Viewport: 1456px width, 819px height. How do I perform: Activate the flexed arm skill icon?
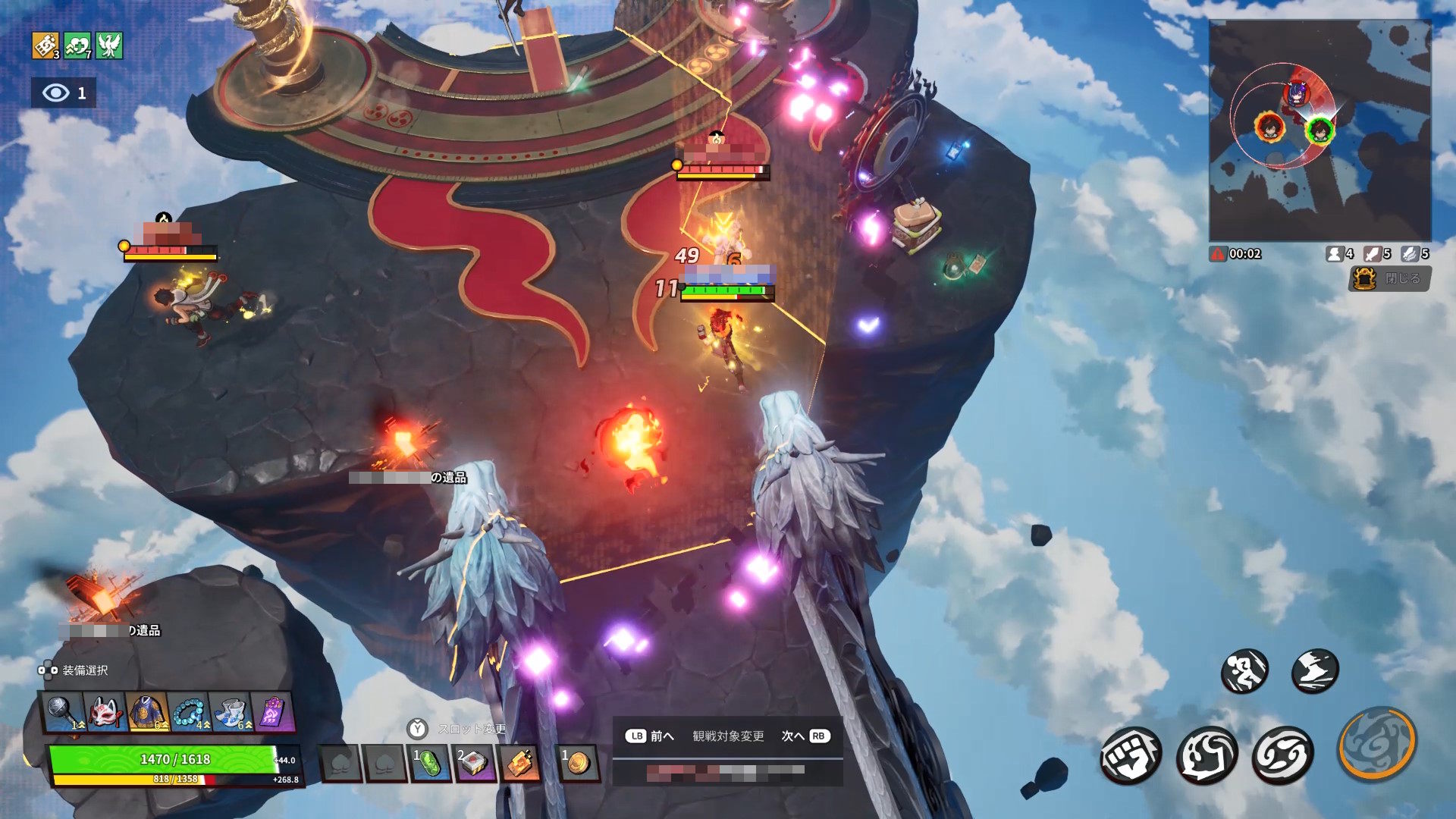coord(1207,755)
